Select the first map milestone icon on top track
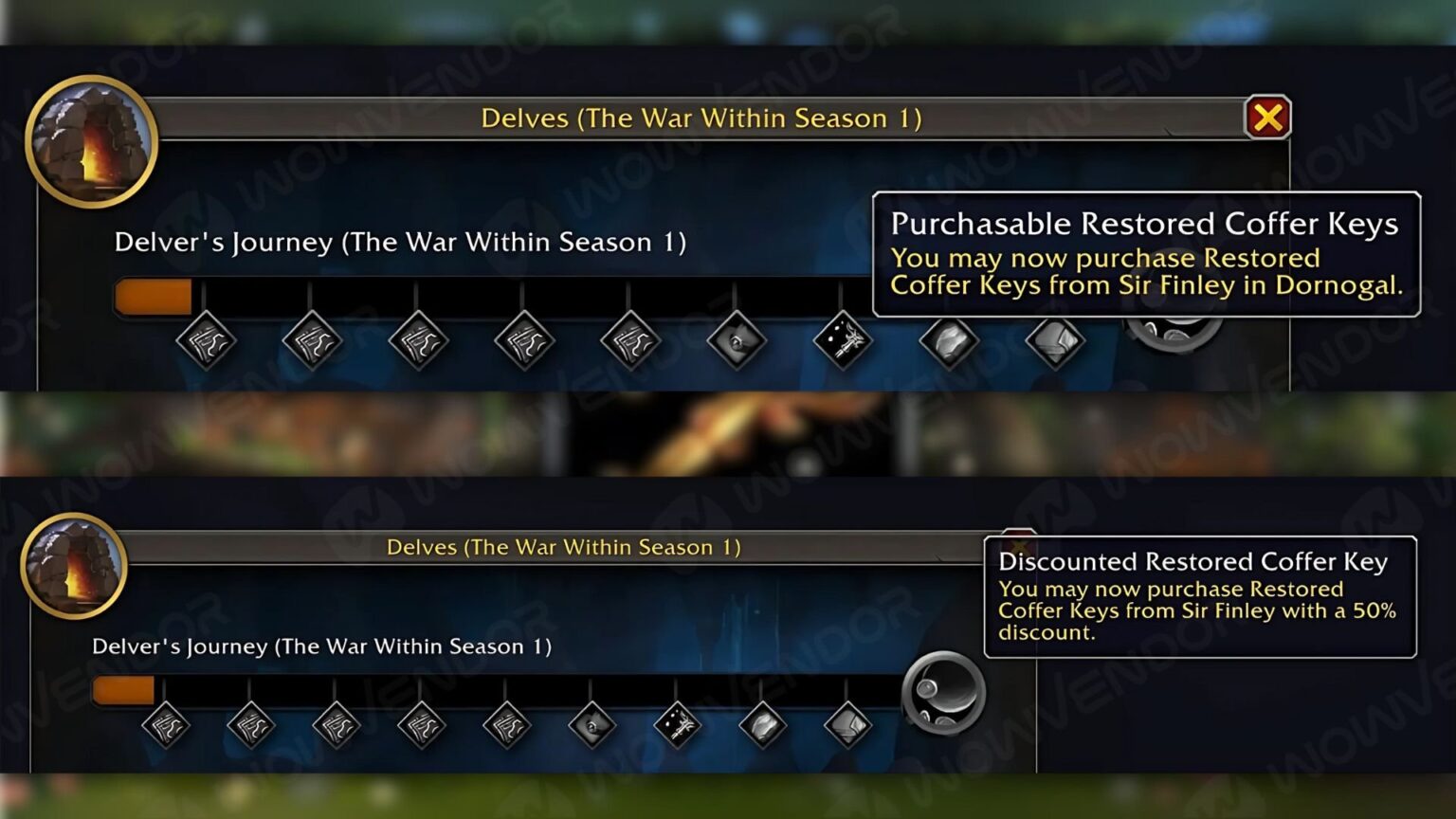This screenshot has height=819, width=1456. [x=207, y=341]
